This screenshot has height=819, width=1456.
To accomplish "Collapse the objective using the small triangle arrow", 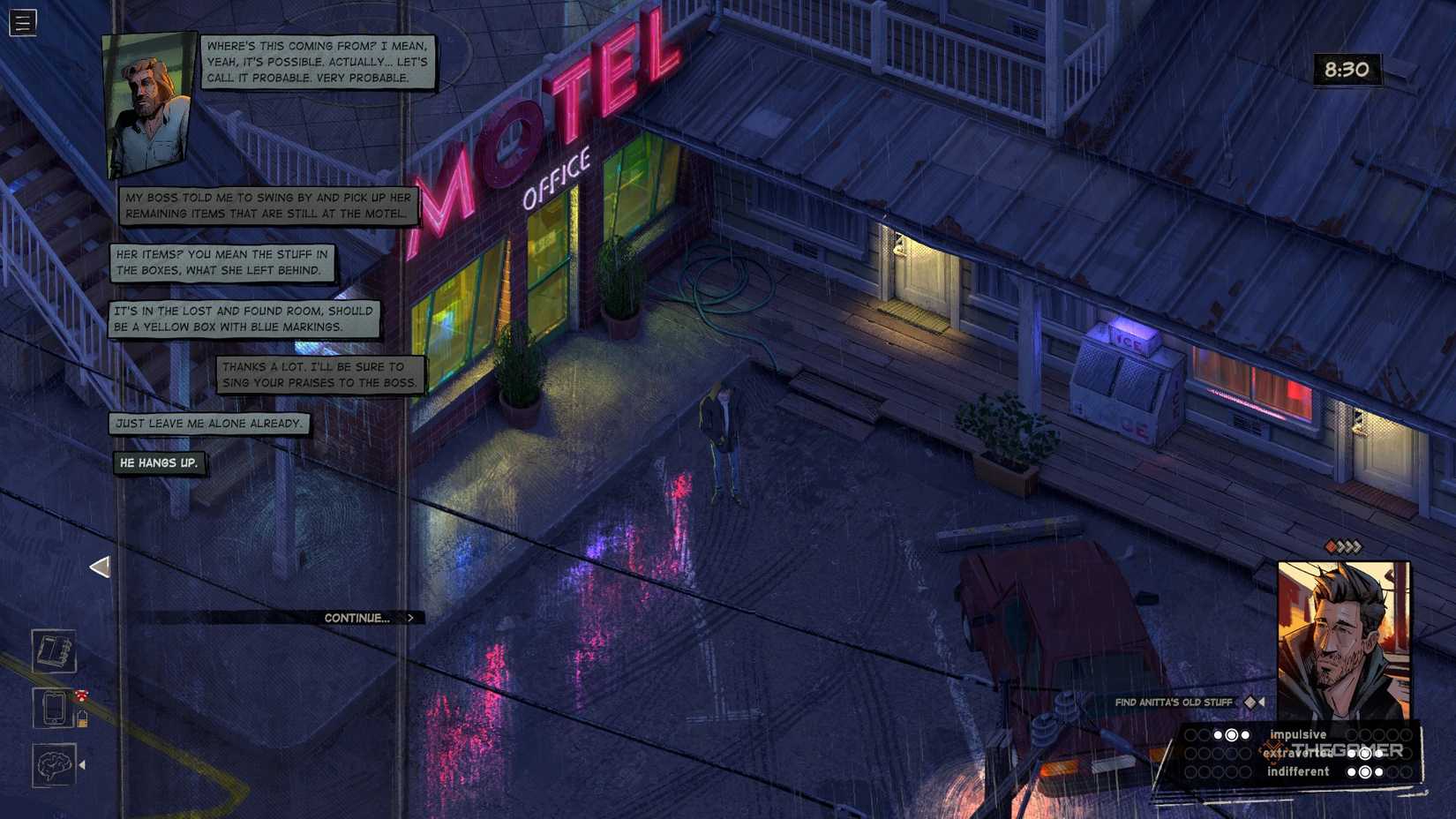I will pos(1265,703).
